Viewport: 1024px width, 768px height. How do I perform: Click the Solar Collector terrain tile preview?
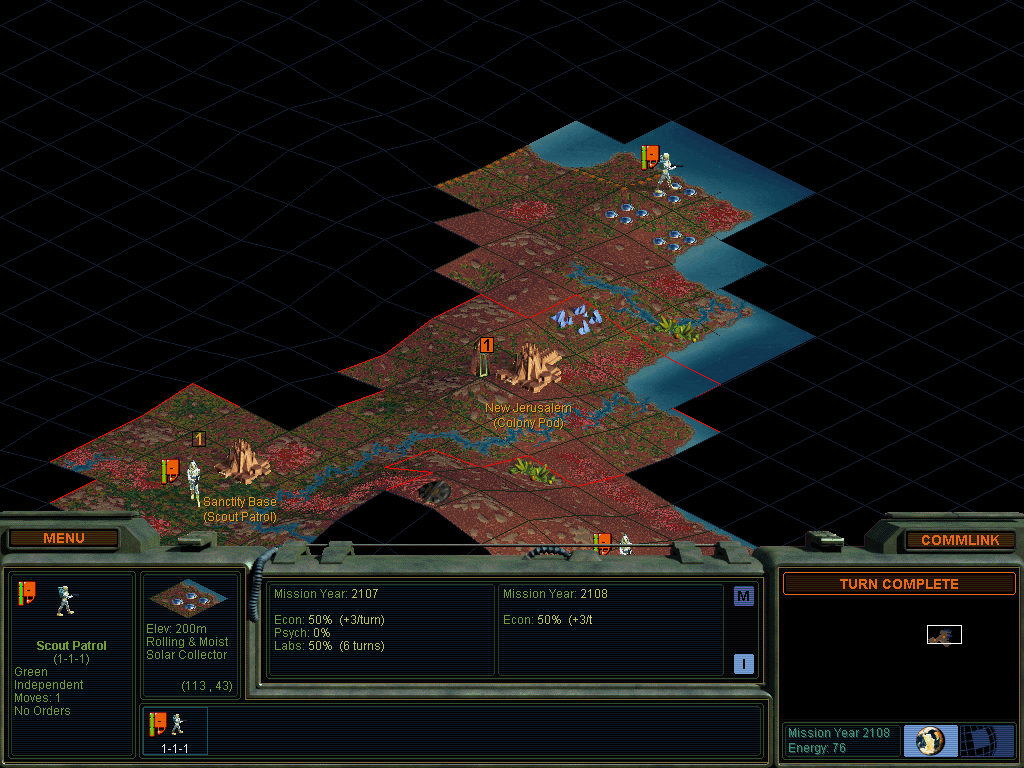coord(189,598)
